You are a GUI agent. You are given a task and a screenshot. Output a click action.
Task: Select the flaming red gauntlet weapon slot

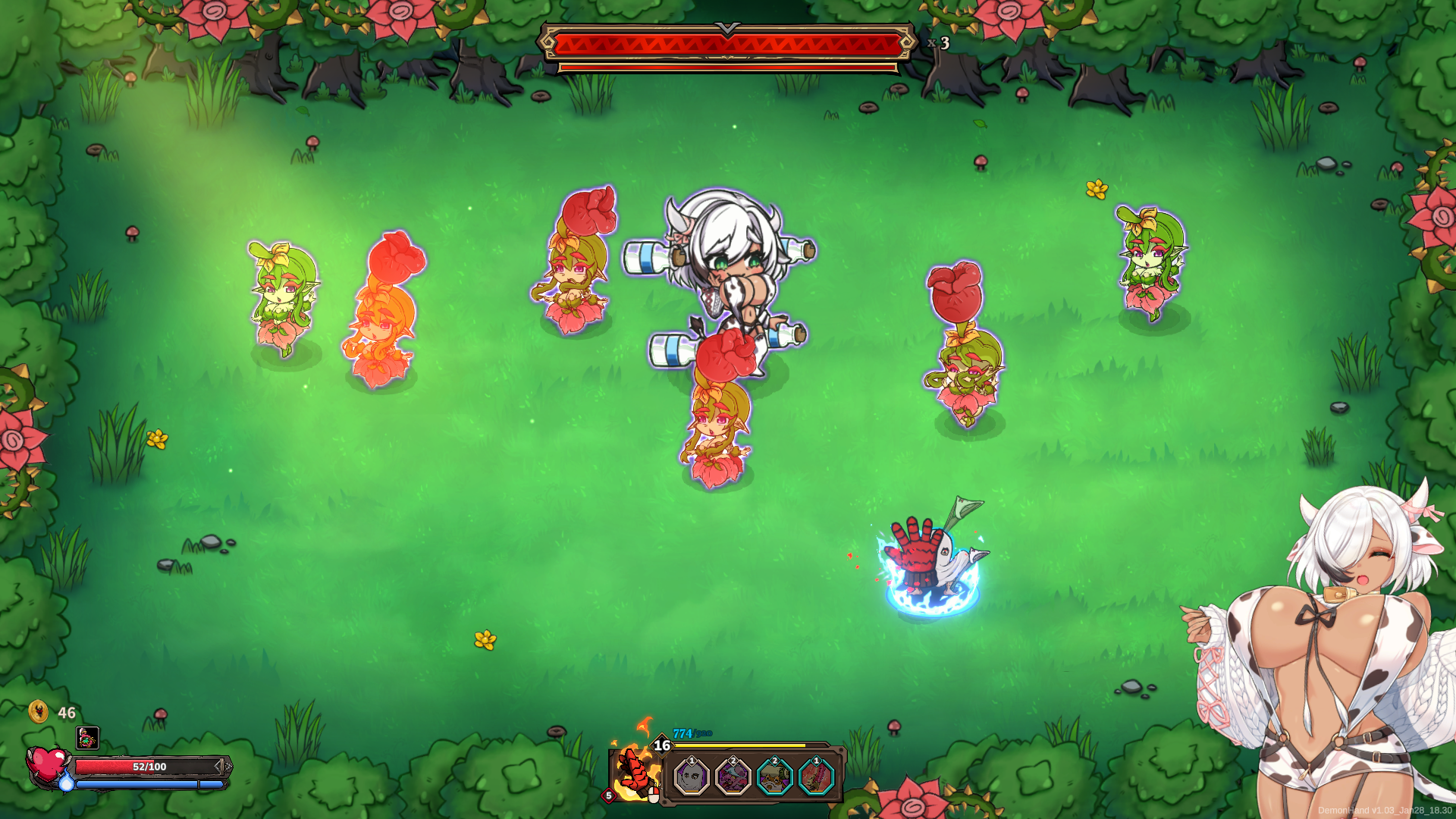pos(635,772)
